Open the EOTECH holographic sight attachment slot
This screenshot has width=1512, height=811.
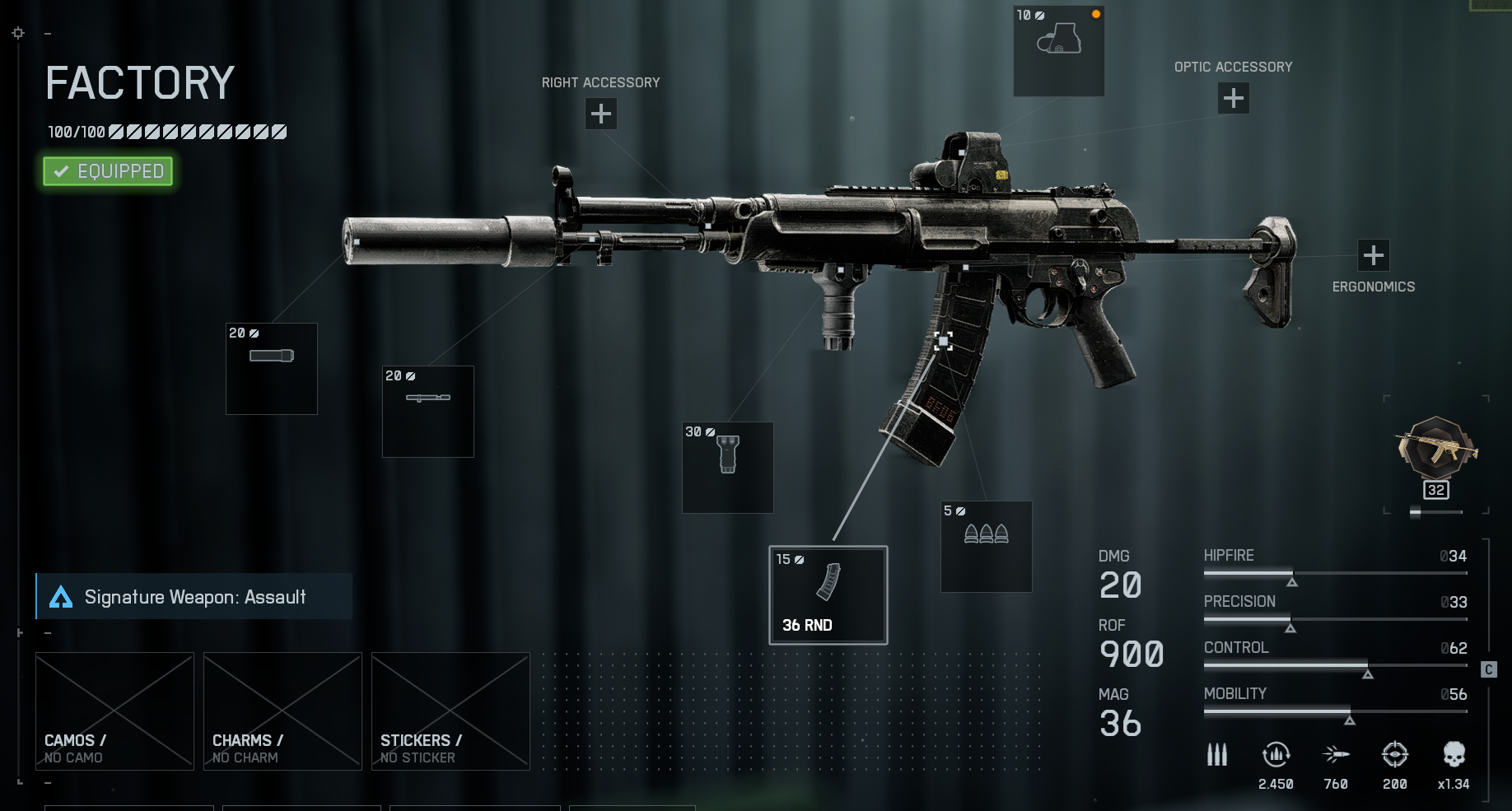coord(1058,49)
